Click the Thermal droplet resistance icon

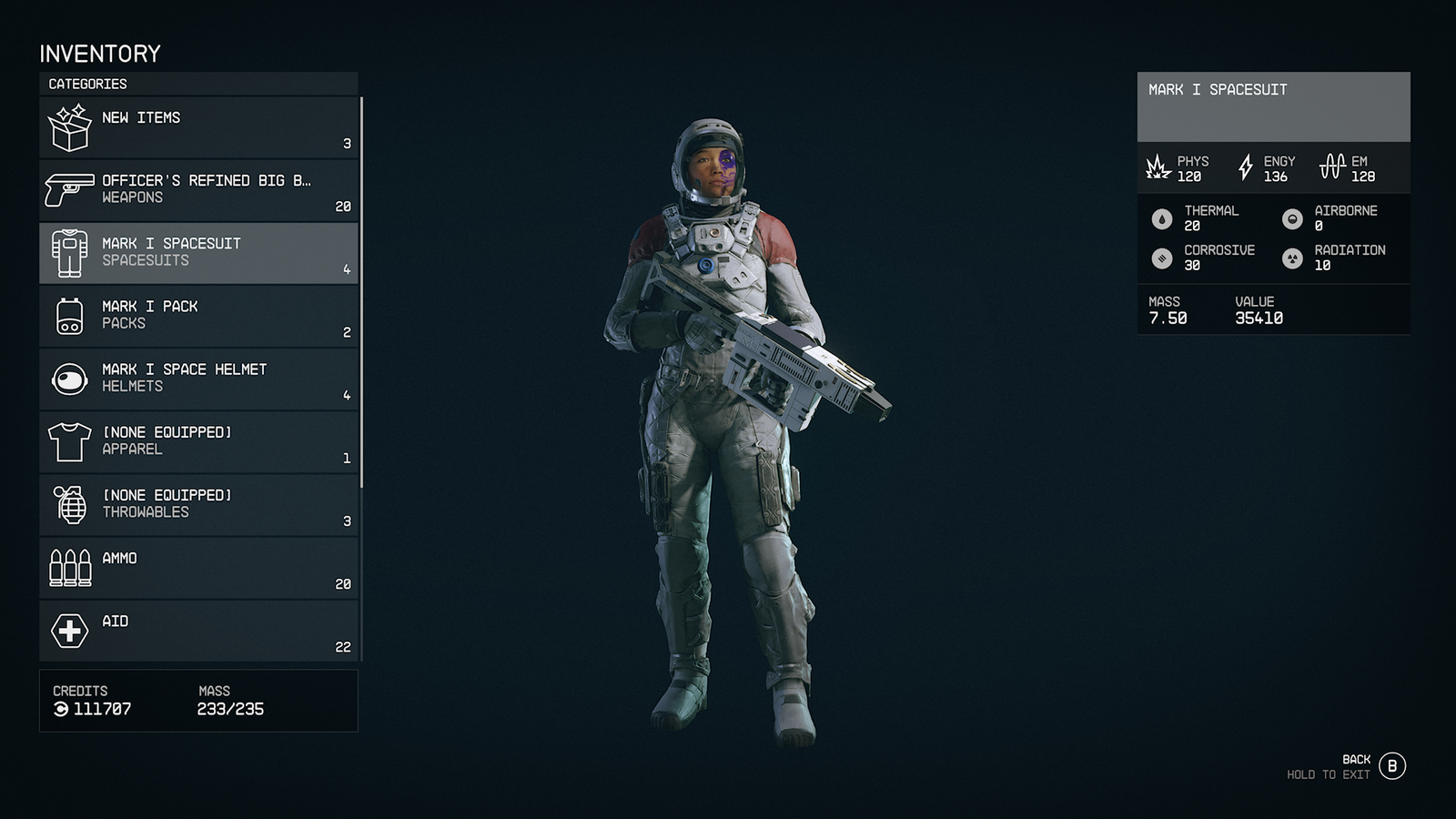[1162, 217]
